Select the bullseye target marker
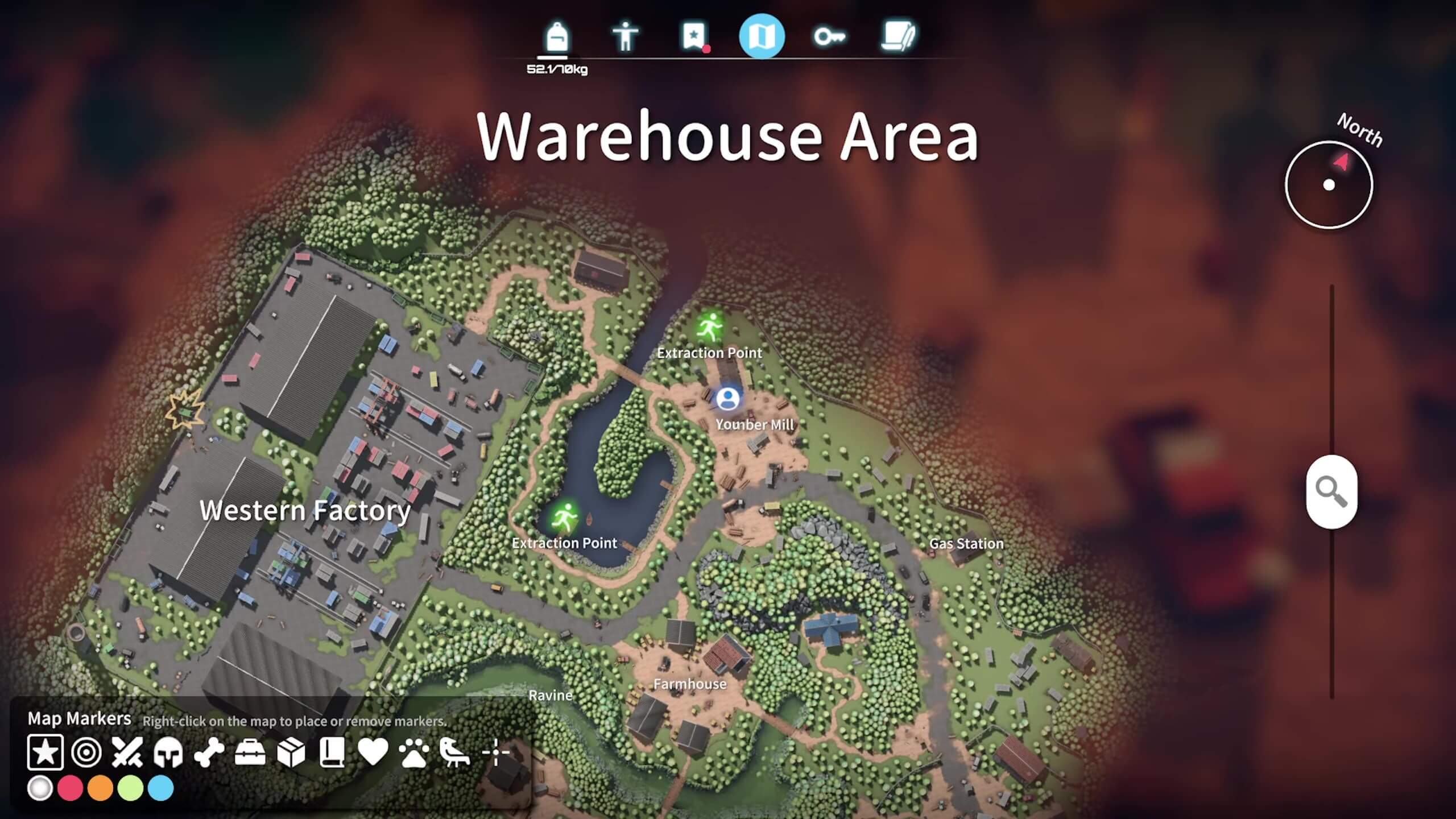This screenshot has width=1456, height=819. [86, 752]
